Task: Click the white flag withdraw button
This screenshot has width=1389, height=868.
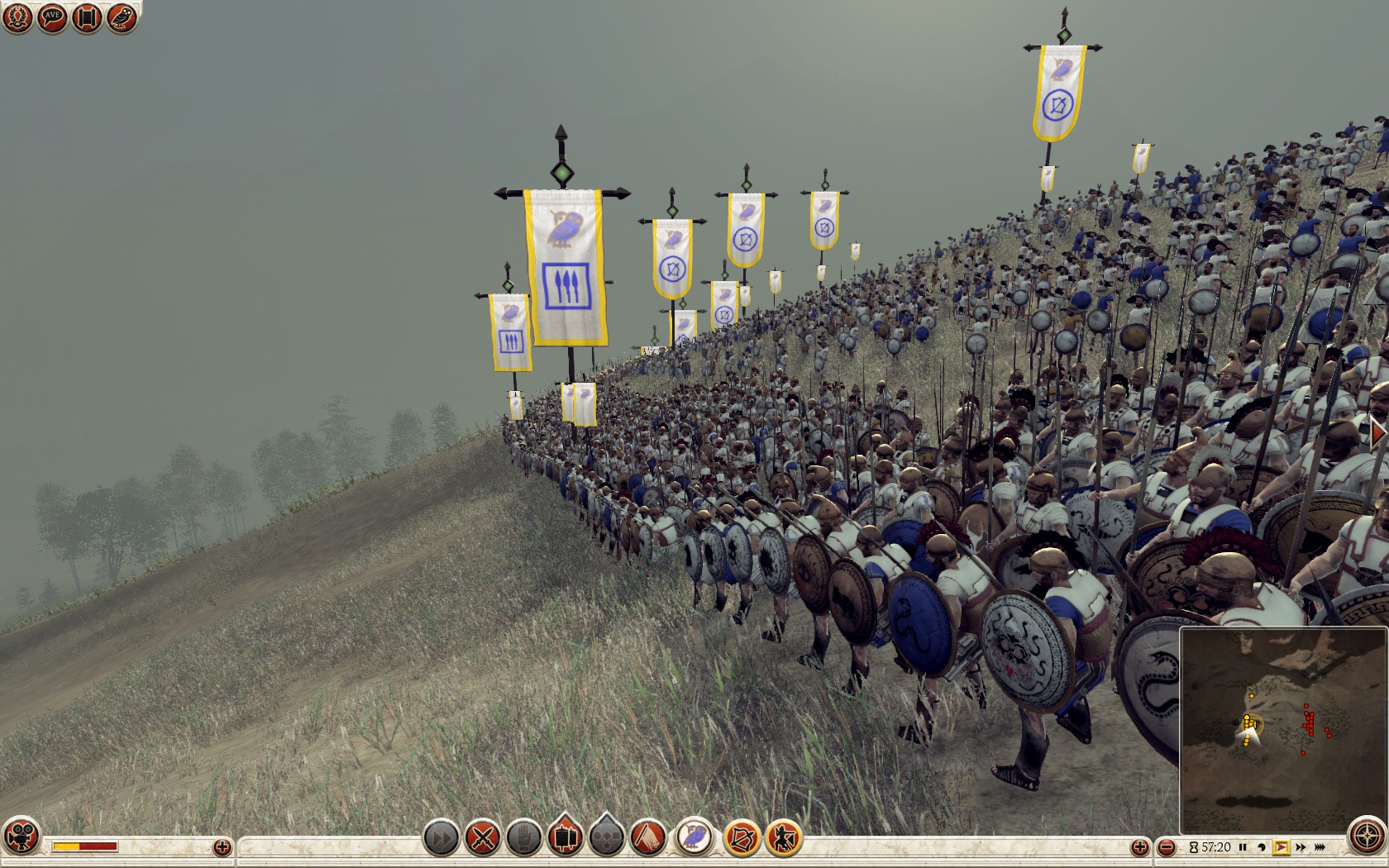Action: coord(650,838)
